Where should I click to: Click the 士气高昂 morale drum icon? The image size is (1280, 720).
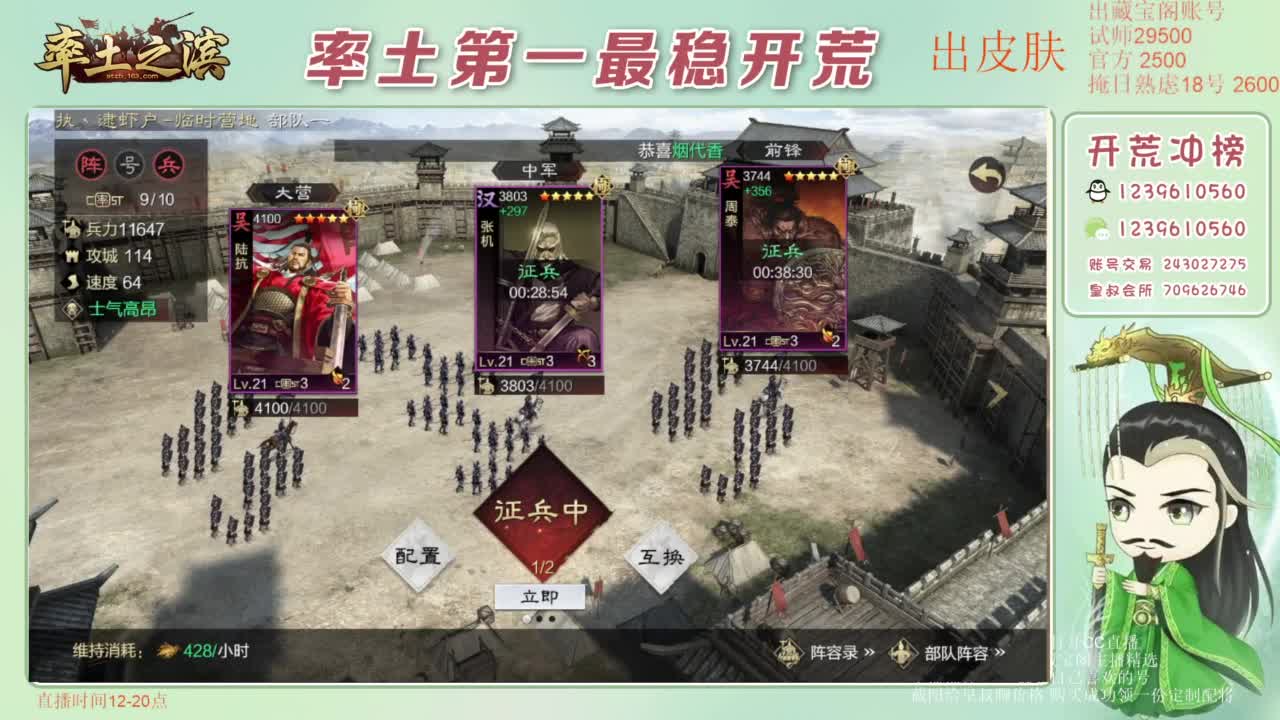72,307
